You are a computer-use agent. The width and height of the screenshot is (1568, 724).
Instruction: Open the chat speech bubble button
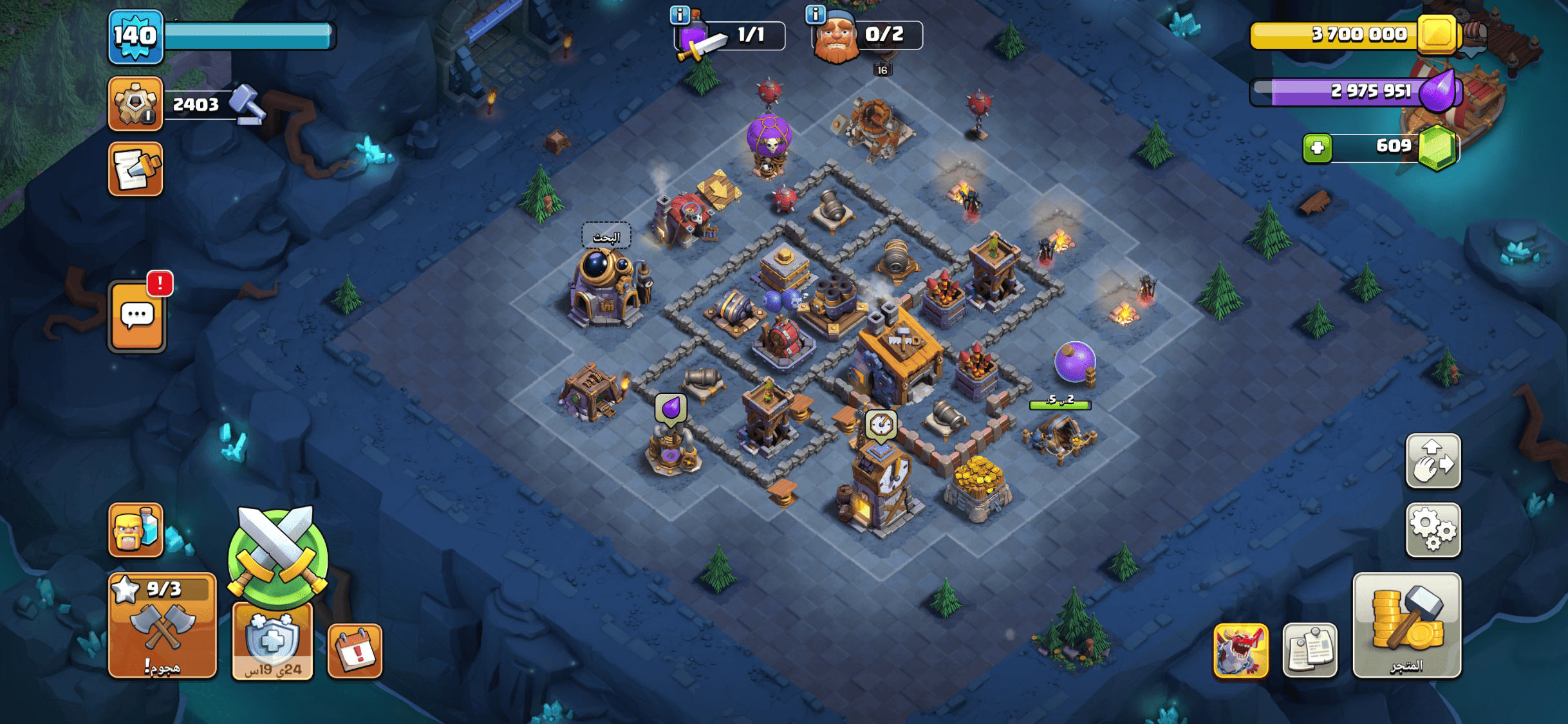pyautogui.click(x=137, y=317)
